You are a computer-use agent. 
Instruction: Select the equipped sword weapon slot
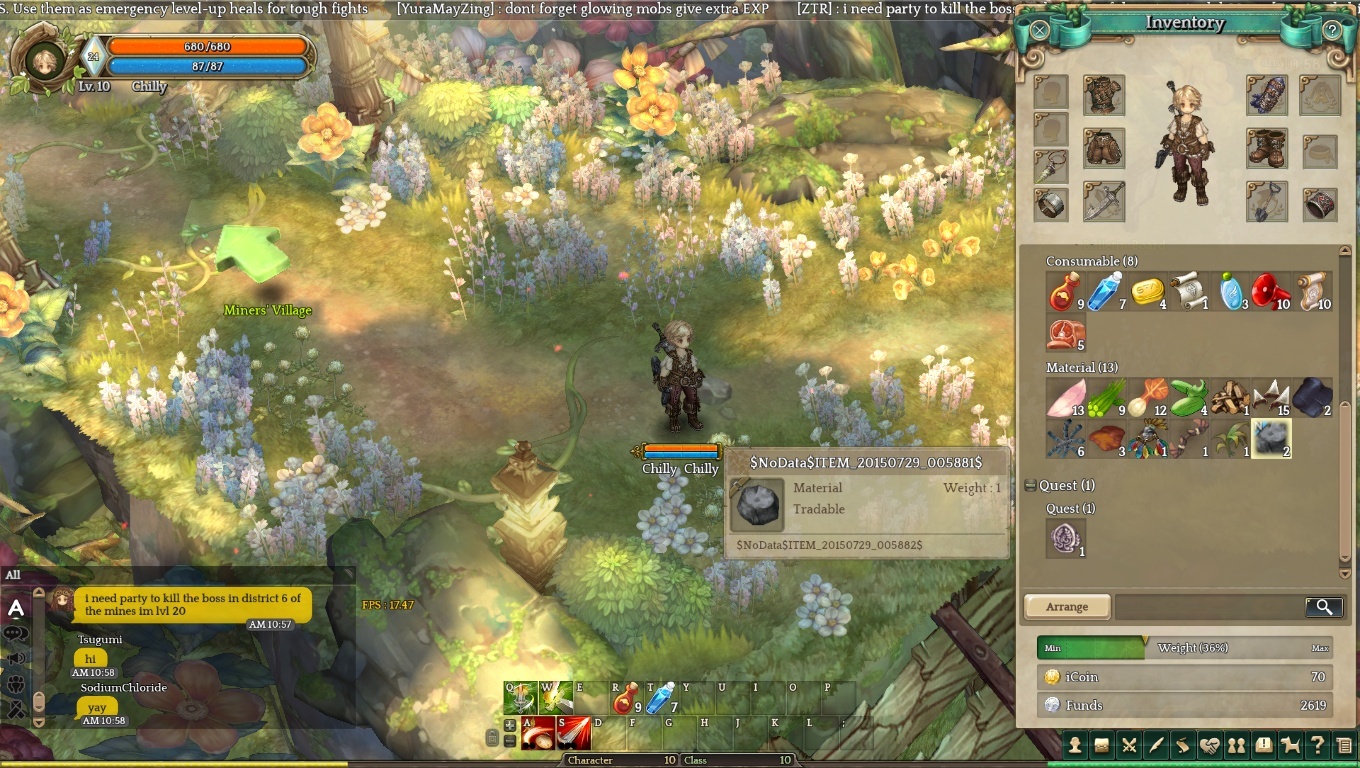tap(1104, 201)
